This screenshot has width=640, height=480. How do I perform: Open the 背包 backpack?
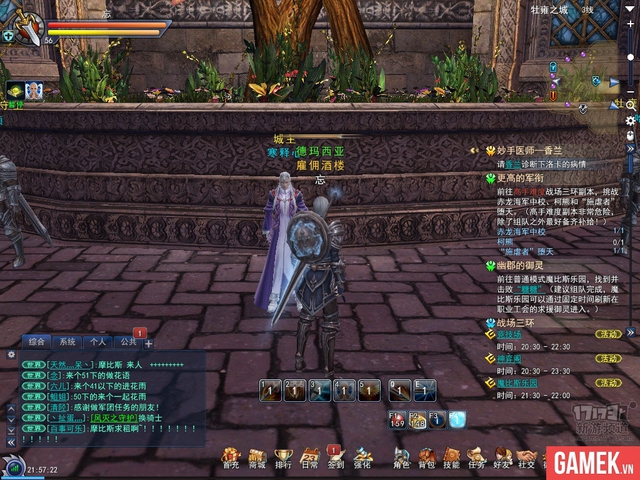(x=427, y=458)
